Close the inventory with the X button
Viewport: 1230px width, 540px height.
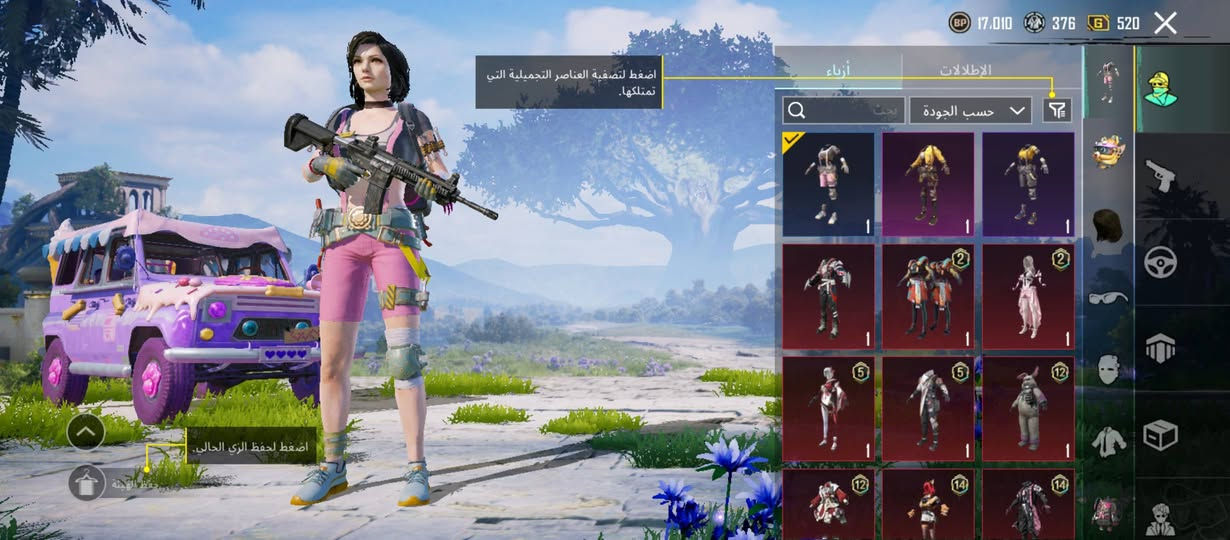click(1165, 23)
